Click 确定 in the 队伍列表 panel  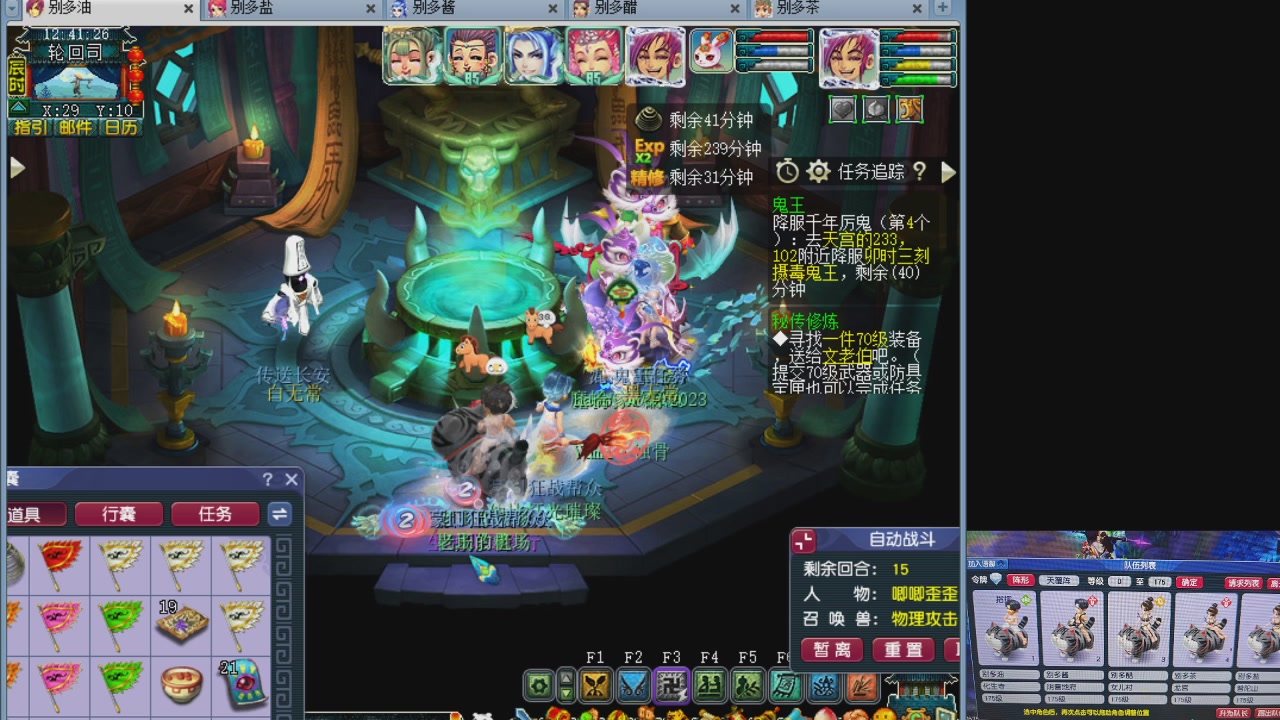pyautogui.click(x=1189, y=582)
